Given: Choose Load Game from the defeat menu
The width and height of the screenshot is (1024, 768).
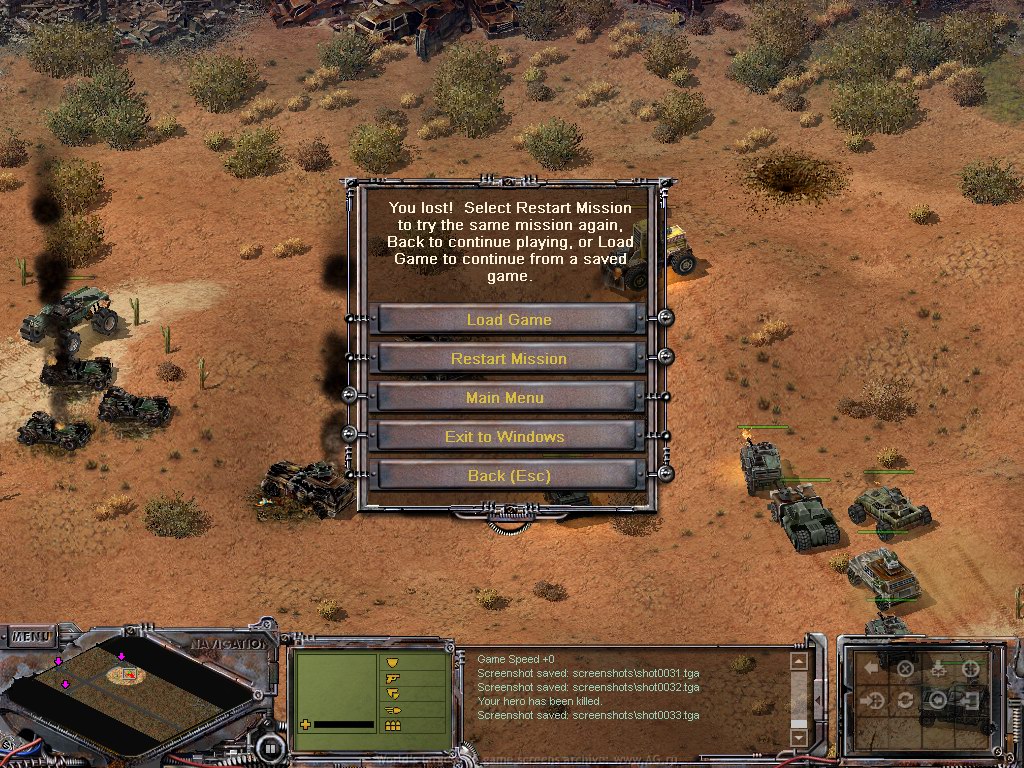Looking at the screenshot, I should tap(508, 320).
